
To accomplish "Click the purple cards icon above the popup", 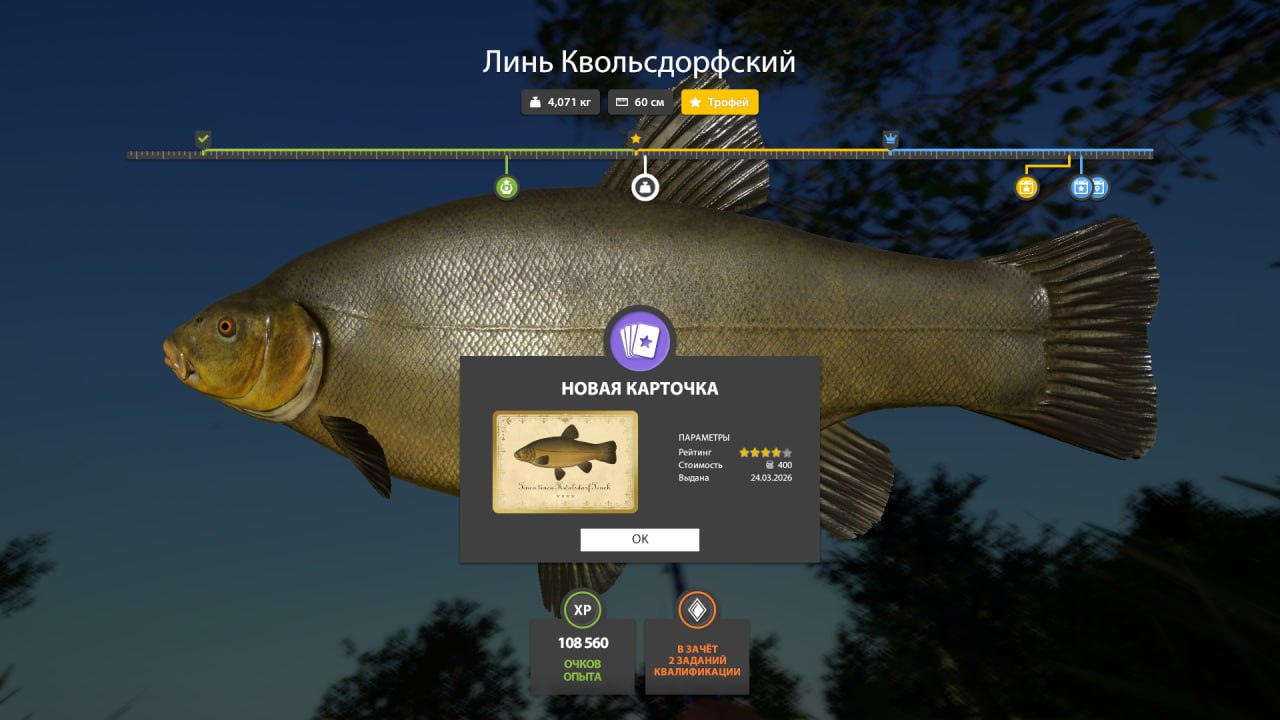I will coord(640,340).
